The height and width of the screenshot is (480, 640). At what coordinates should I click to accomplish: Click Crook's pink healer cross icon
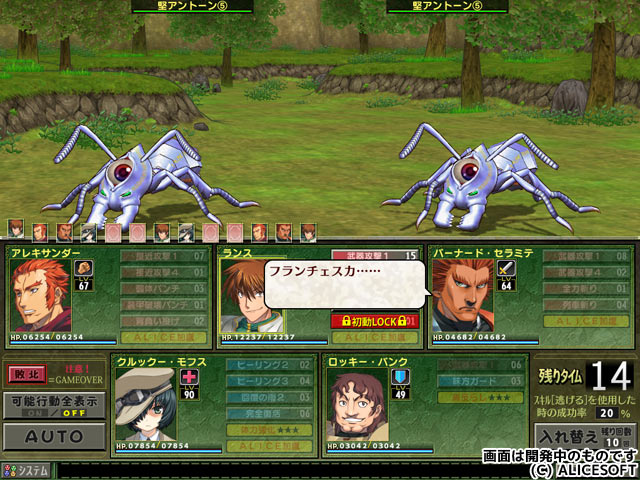tap(191, 376)
